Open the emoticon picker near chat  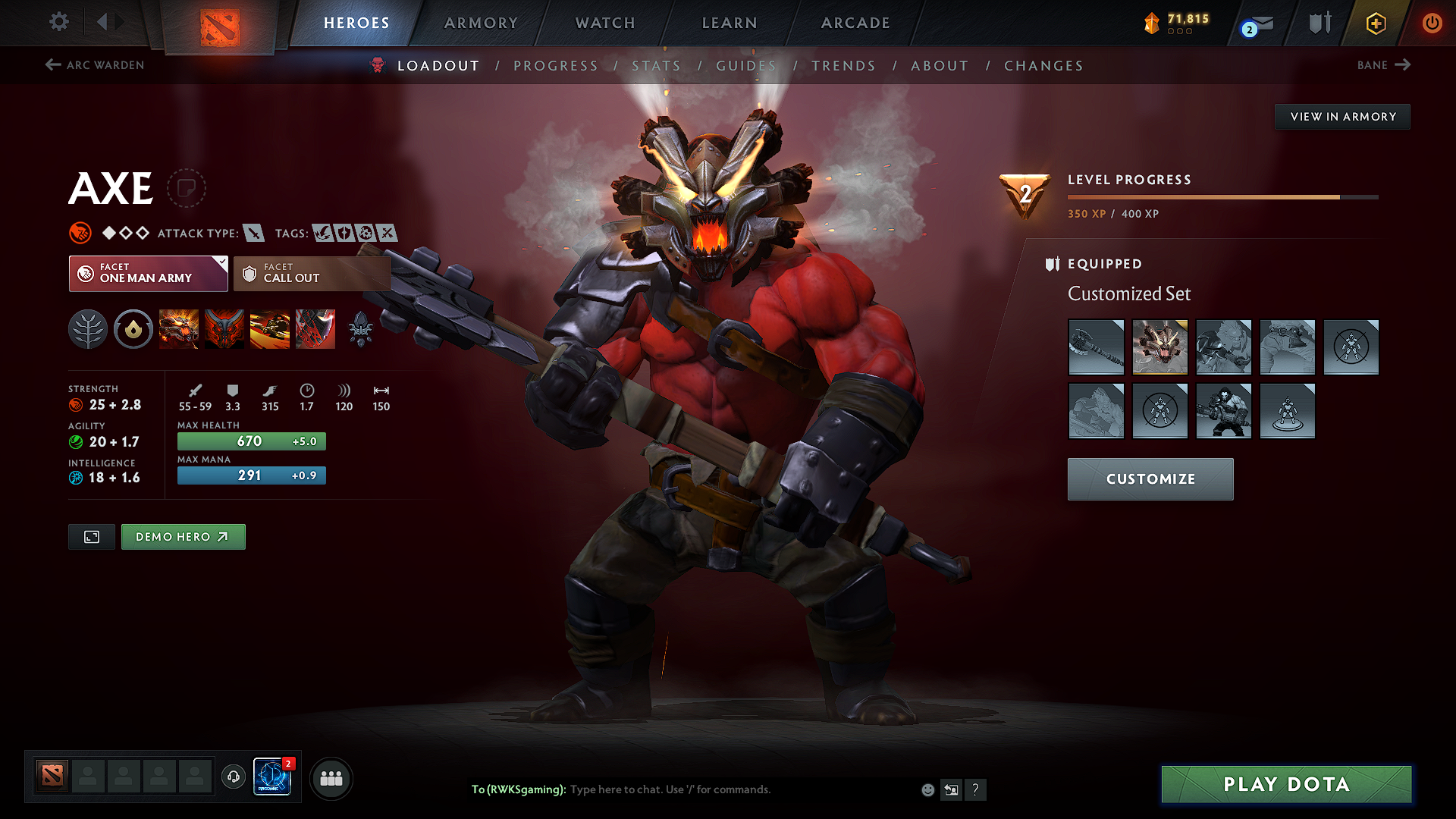[927, 789]
